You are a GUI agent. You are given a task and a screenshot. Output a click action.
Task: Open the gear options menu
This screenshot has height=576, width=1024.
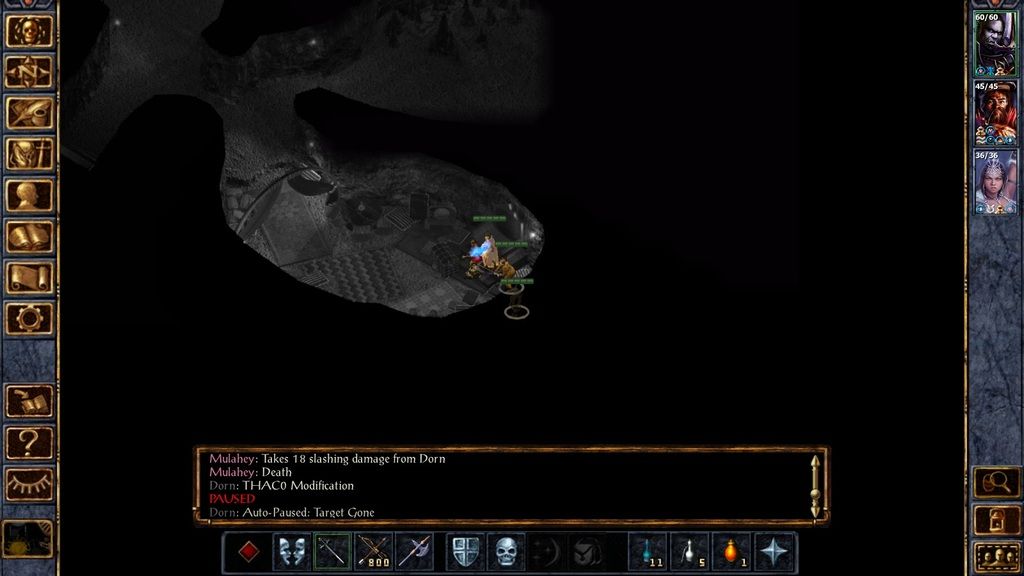click(29, 318)
